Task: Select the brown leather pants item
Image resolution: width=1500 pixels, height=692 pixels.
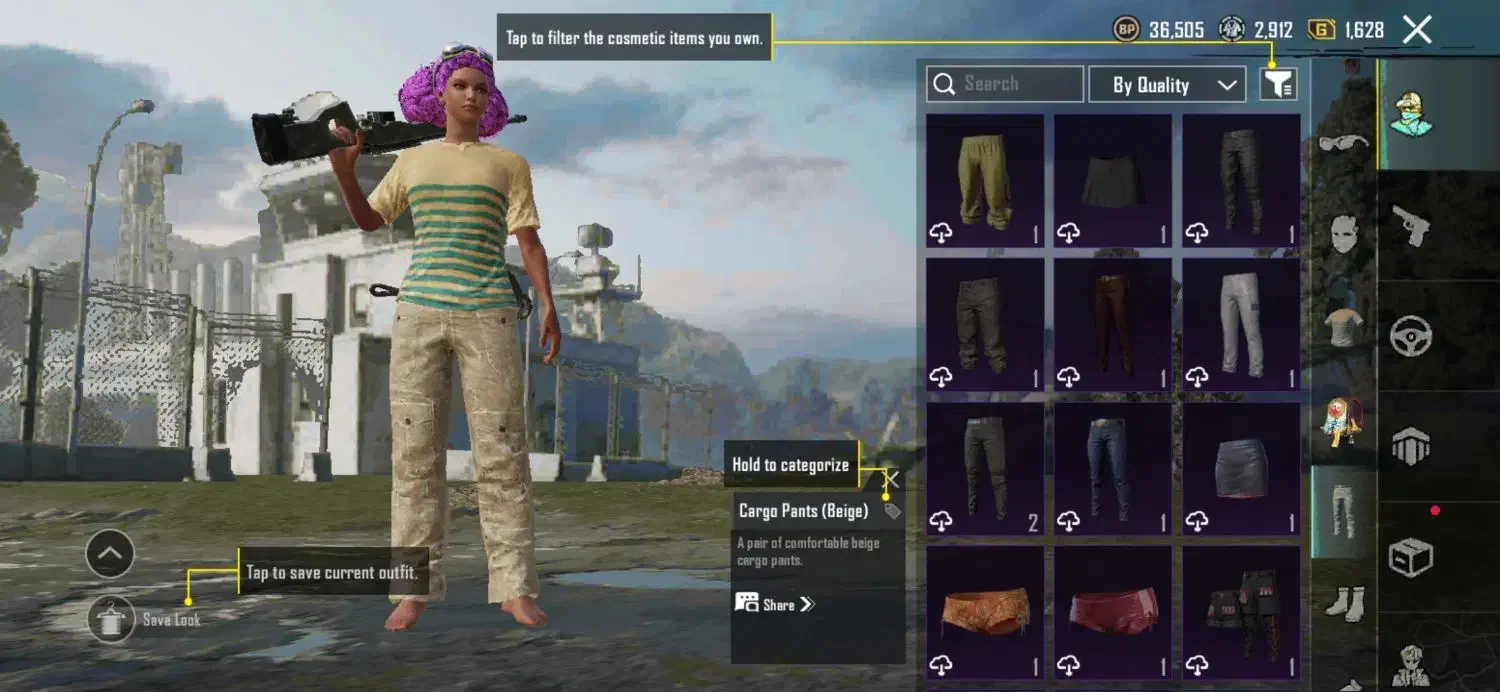Action: click(1113, 324)
